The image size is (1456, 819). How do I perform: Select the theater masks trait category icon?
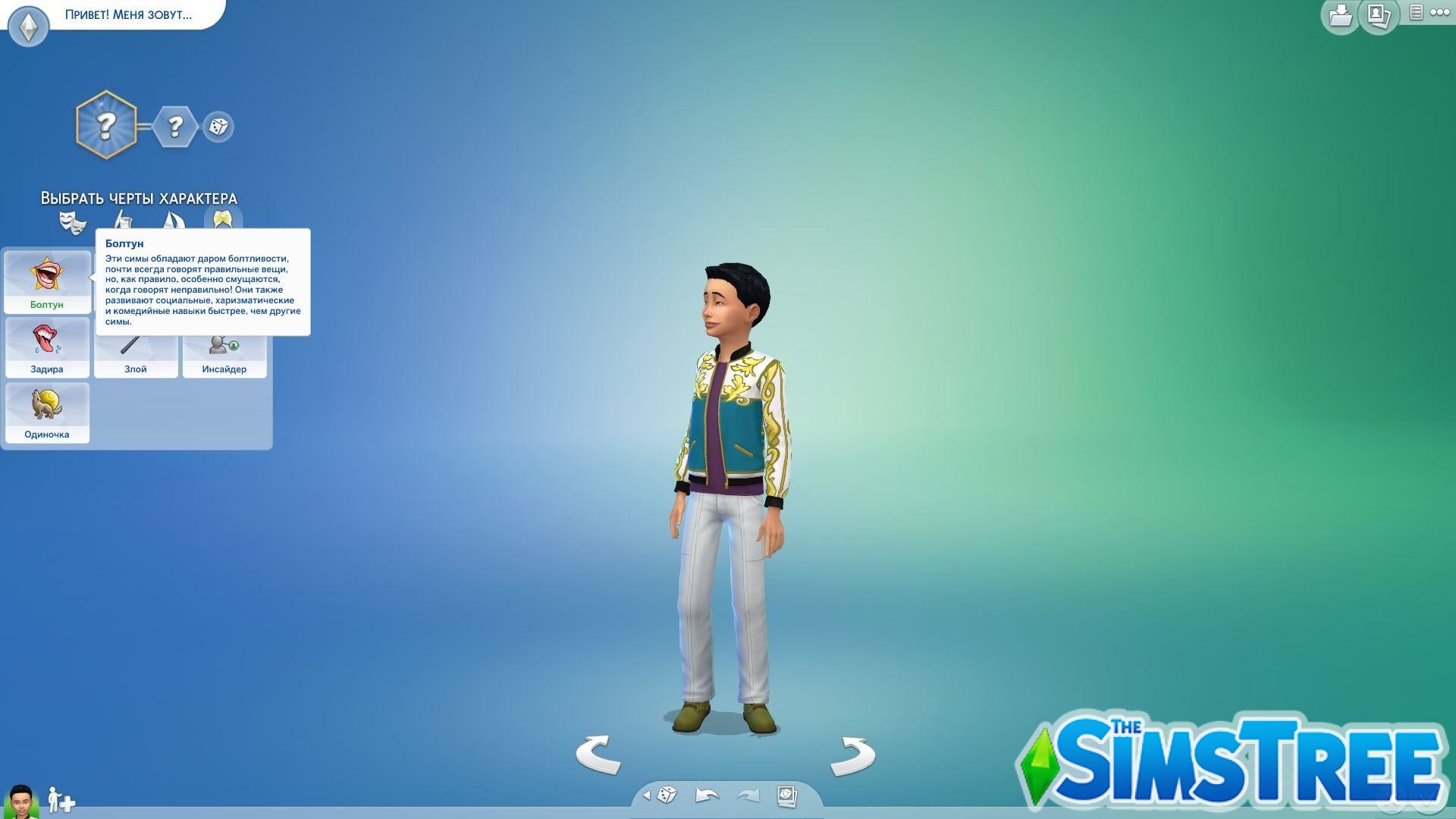coord(74,221)
